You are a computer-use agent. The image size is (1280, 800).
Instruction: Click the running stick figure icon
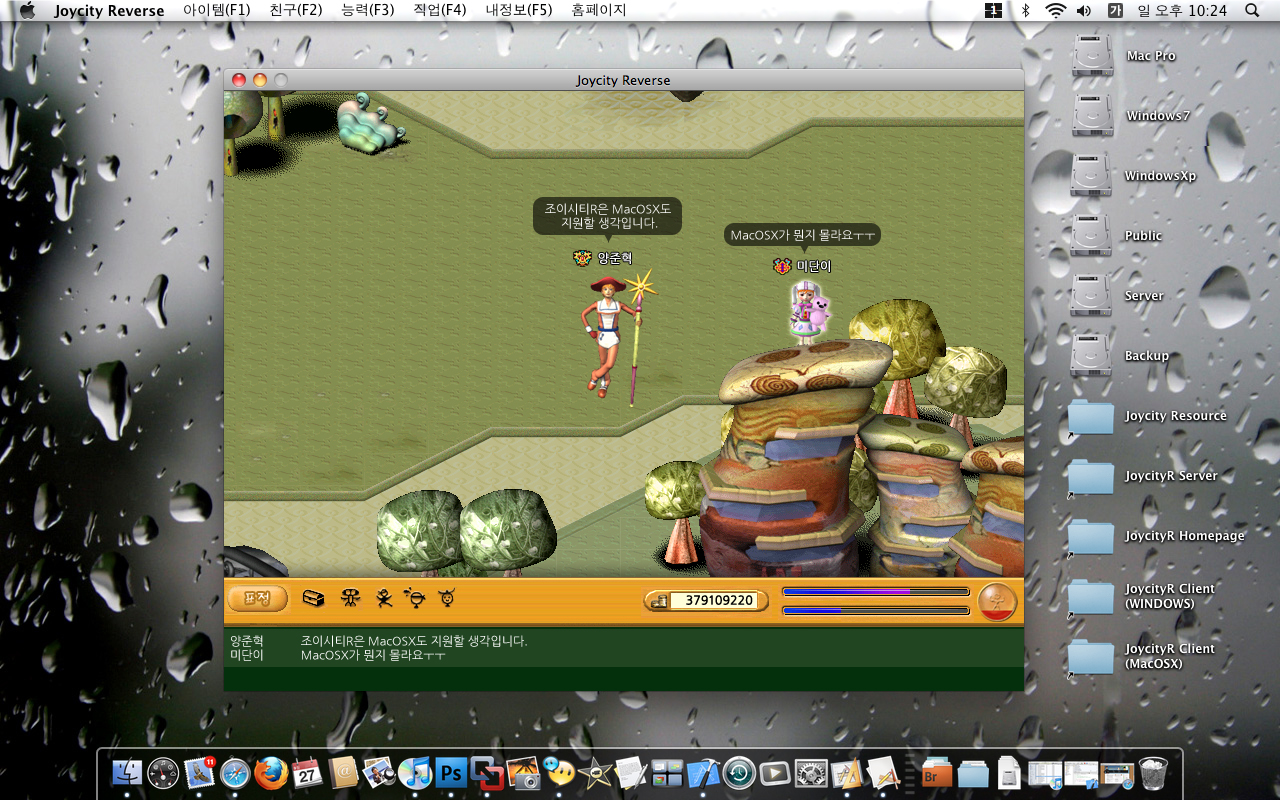tap(383, 598)
